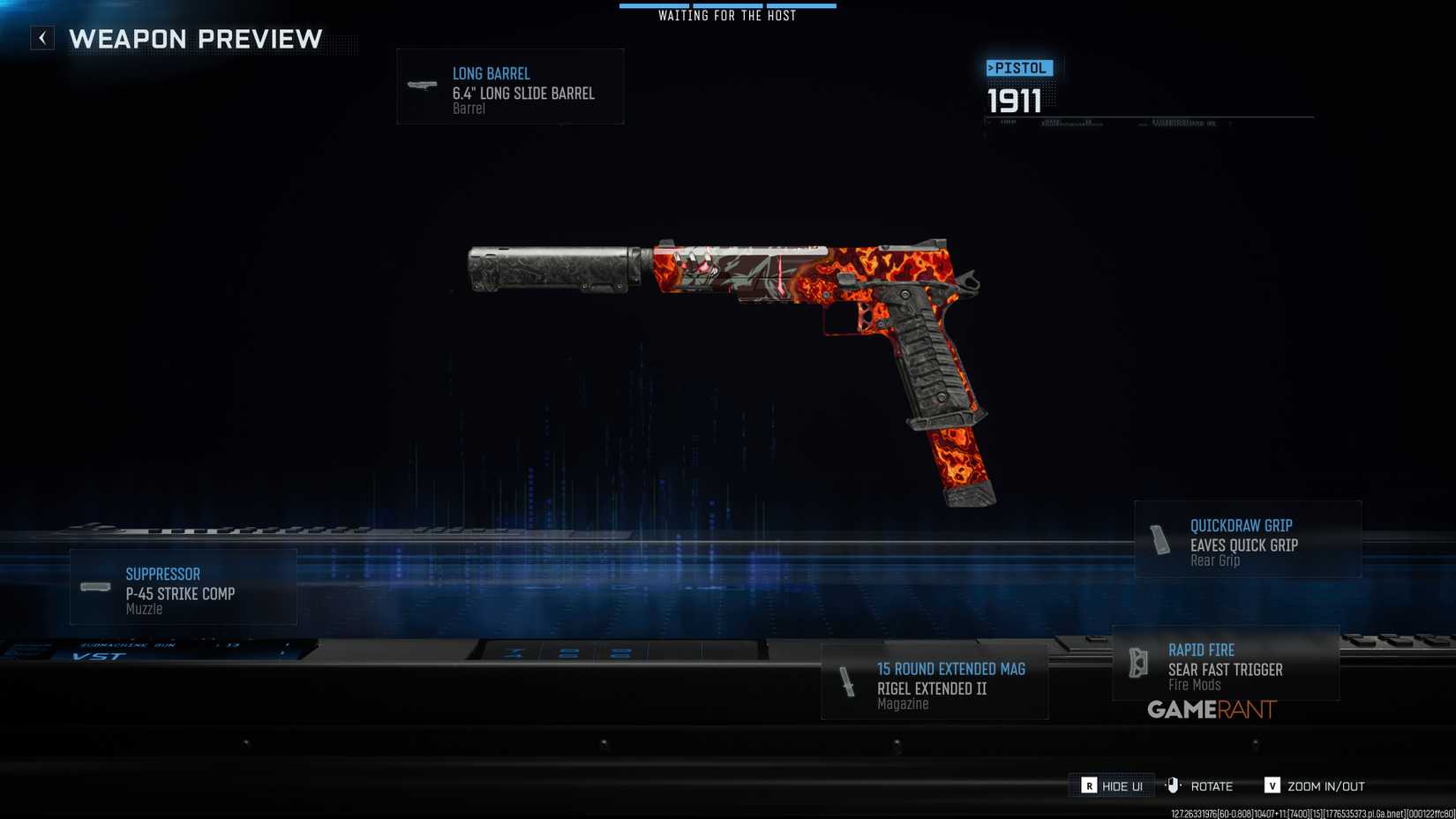Viewport: 1456px width, 819px height.
Task: Click the mouse Rotate icon
Action: point(1172,785)
